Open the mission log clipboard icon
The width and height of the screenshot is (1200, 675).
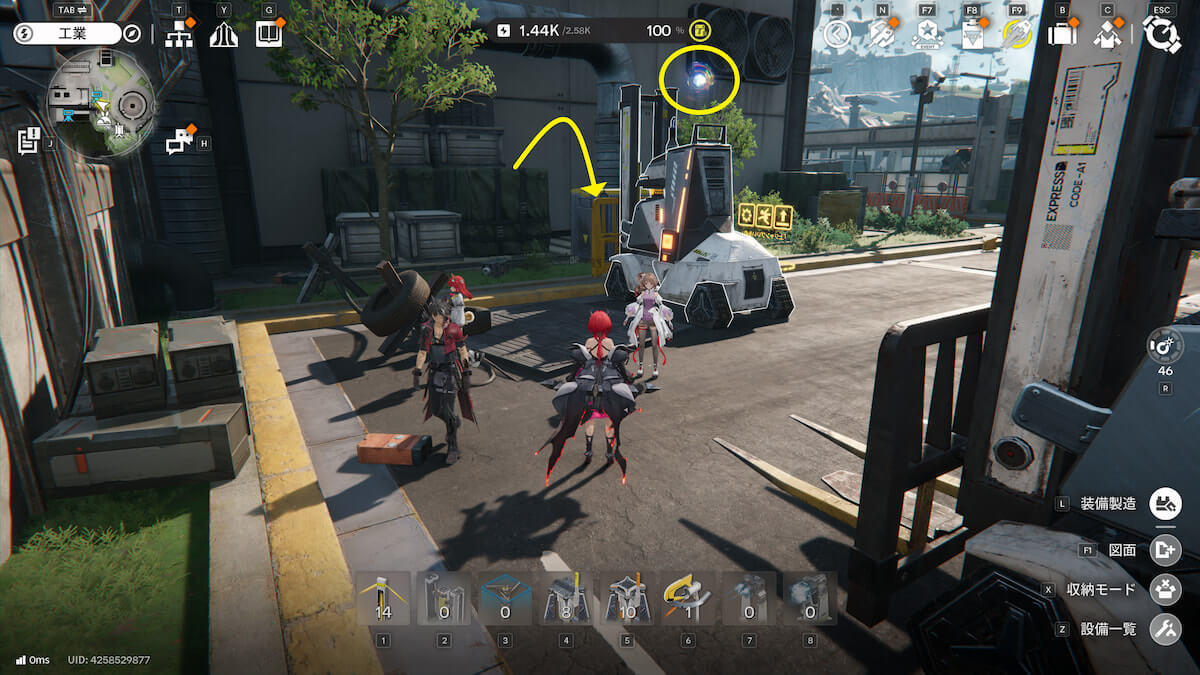tap(28, 141)
